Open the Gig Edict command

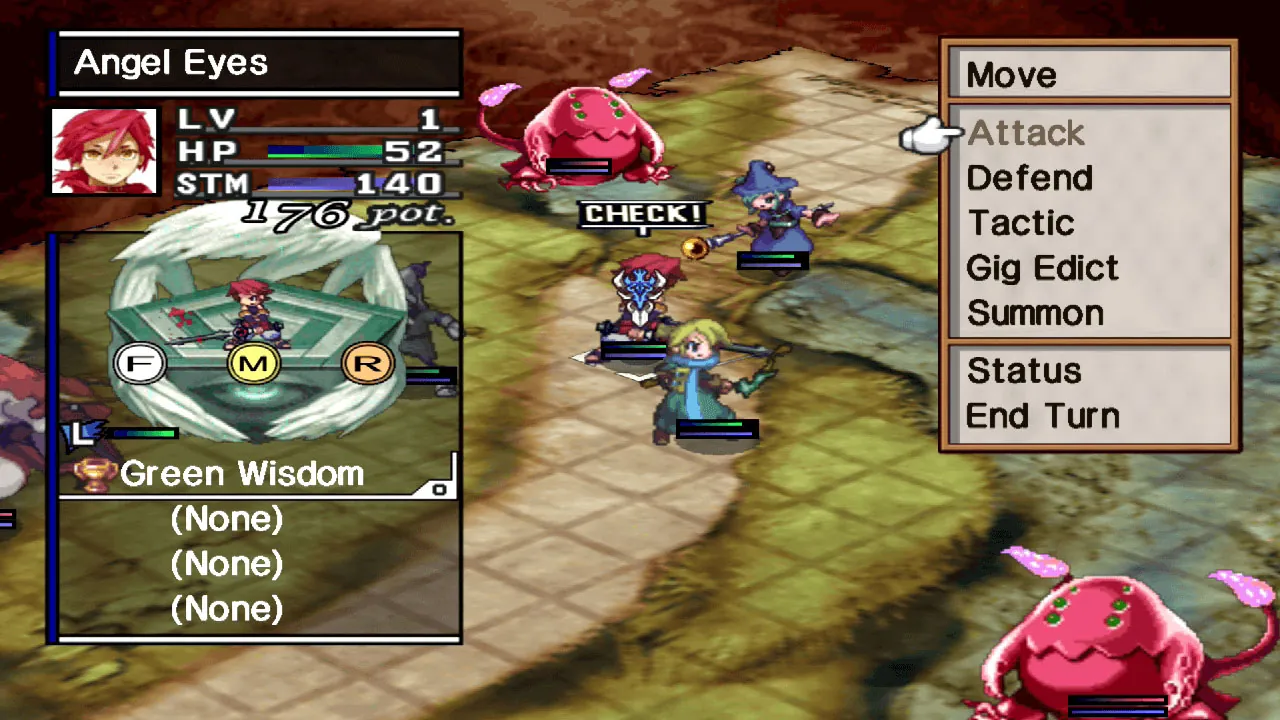1041,268
